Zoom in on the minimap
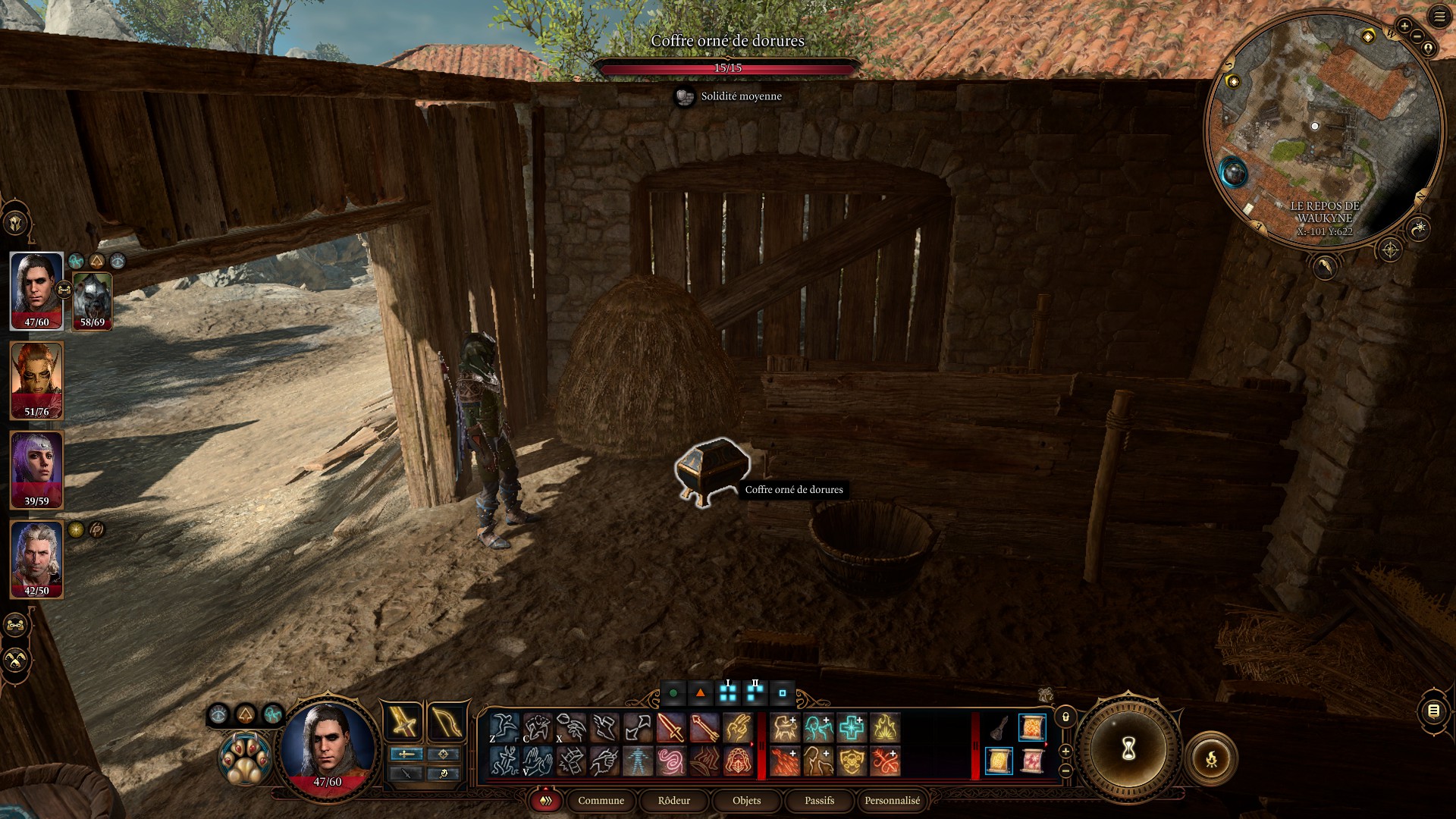The image size is (1456, 819). pos(1404,26)
